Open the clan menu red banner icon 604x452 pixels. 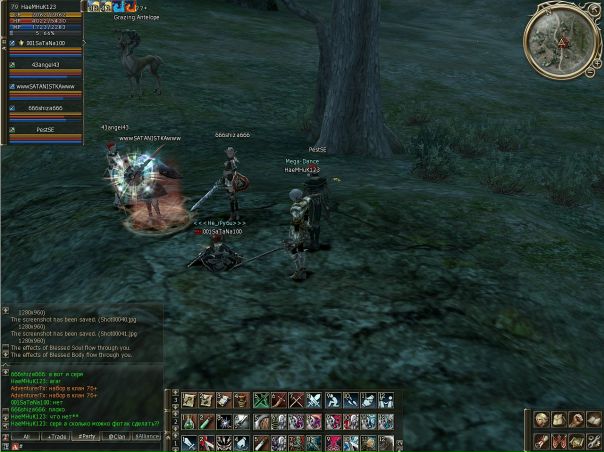[x=557, y=440]
